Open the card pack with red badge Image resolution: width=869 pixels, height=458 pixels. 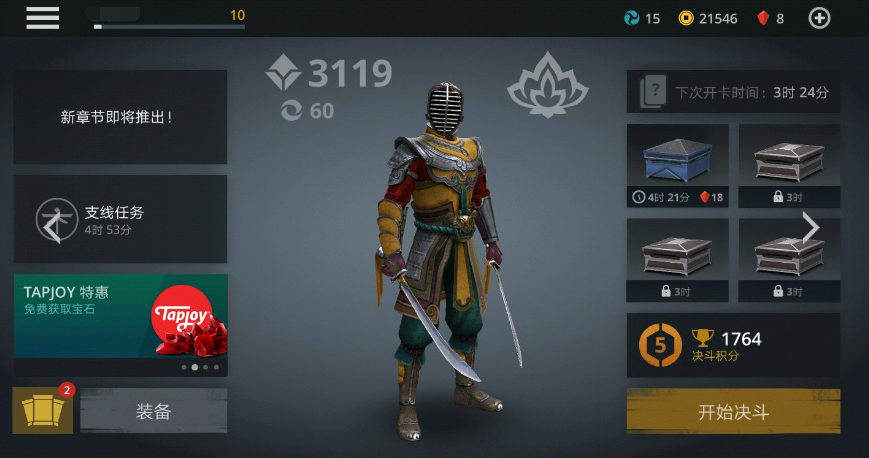point(42,410)
